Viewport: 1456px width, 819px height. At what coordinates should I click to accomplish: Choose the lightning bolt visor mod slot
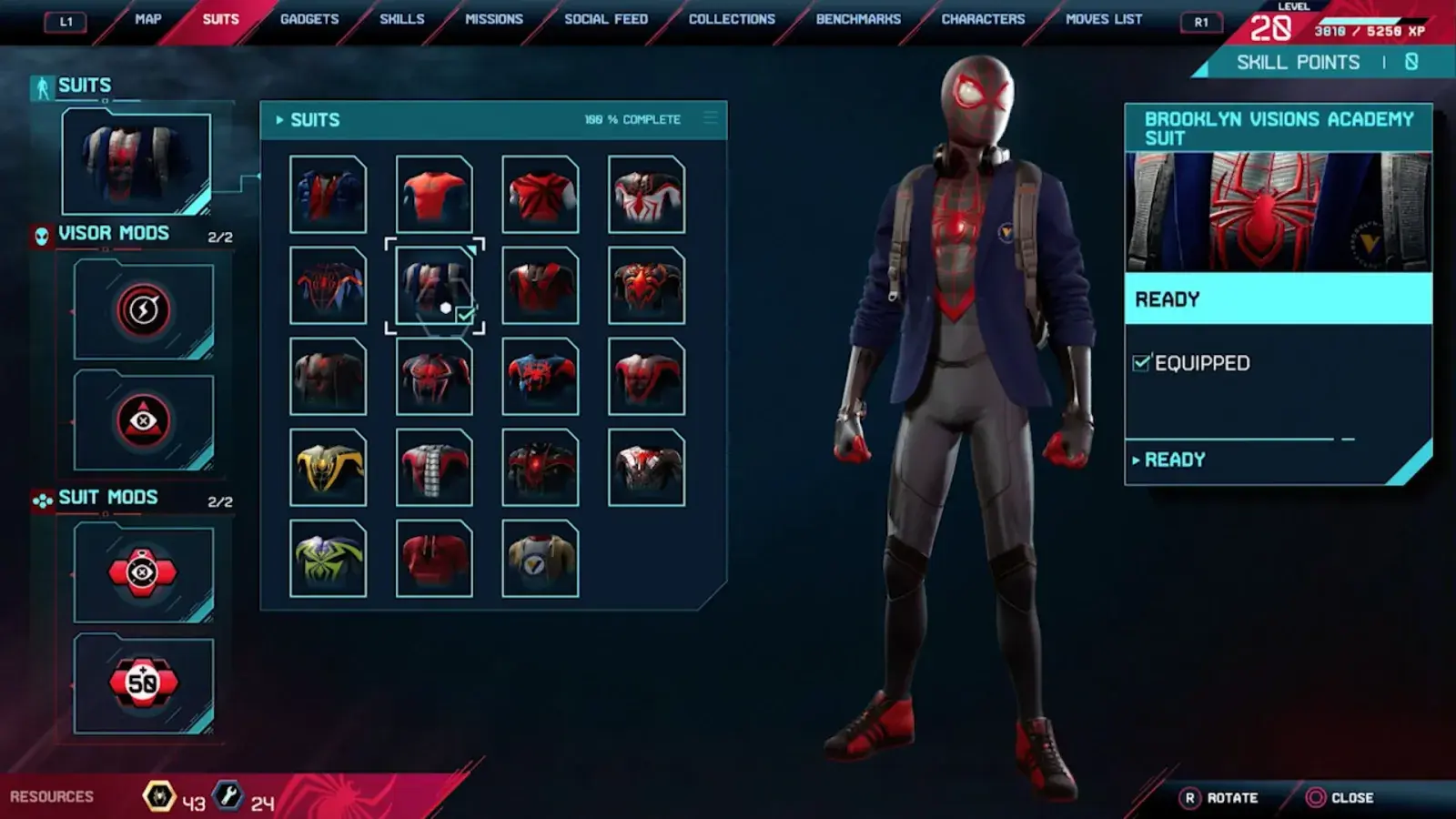144,310
